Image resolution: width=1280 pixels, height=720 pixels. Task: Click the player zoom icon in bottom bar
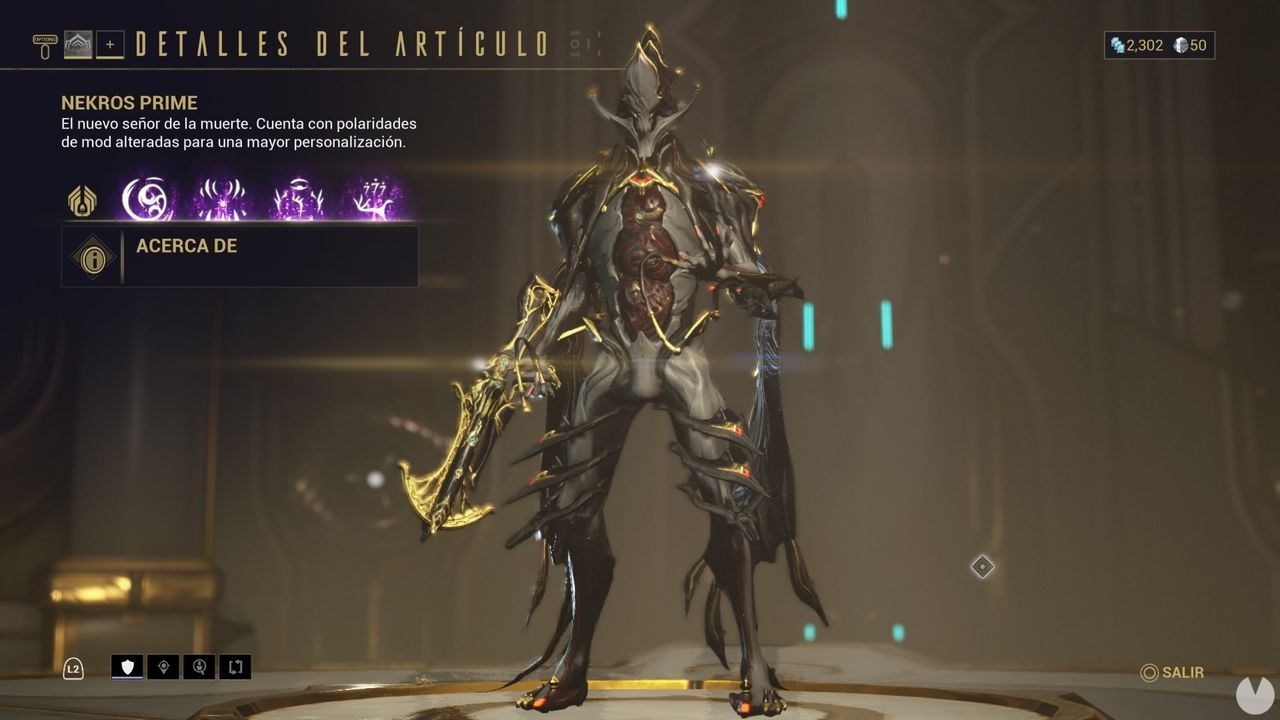point(201,667)
